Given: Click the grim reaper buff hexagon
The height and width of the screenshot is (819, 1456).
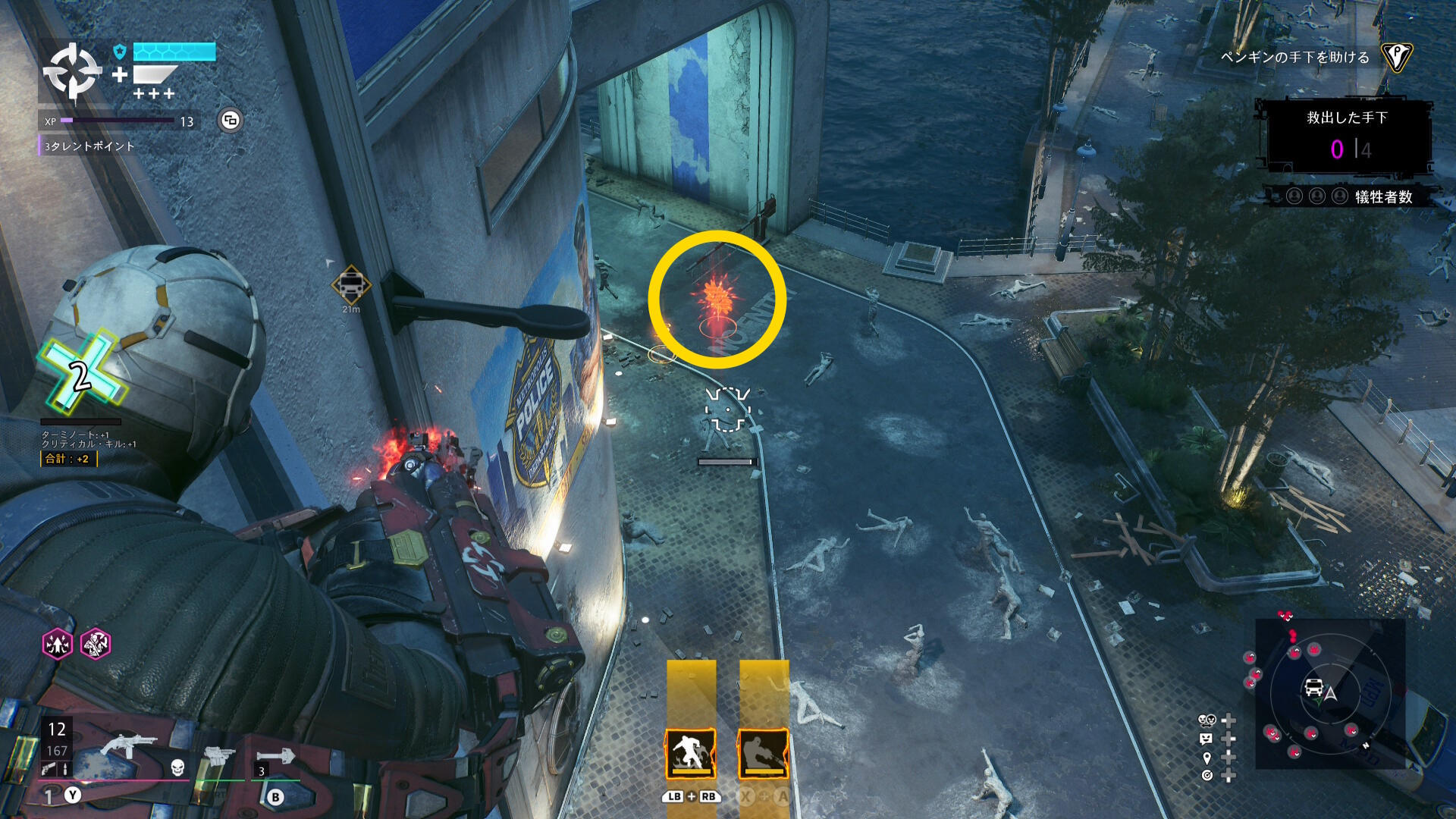Looking at the screenshot, I should [x=96, y=645].
